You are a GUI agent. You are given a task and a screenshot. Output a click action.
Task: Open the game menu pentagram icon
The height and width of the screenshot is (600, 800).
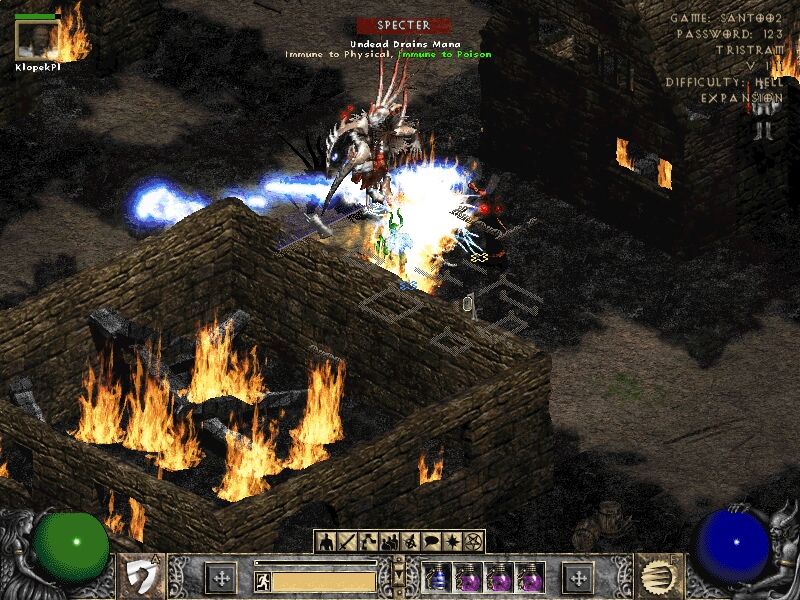473,541
